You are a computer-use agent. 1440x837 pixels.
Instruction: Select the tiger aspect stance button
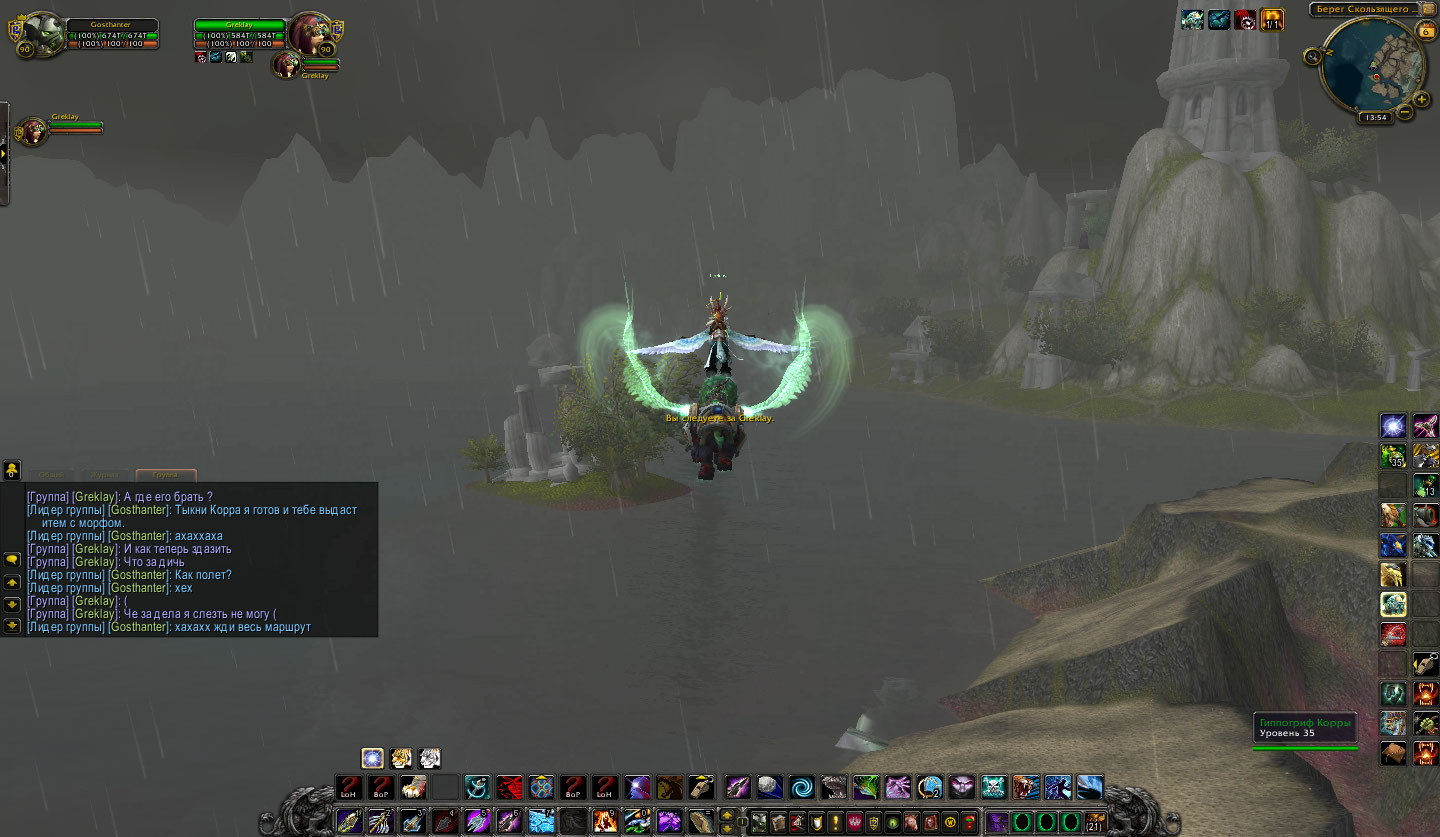(x=401, y=758)
